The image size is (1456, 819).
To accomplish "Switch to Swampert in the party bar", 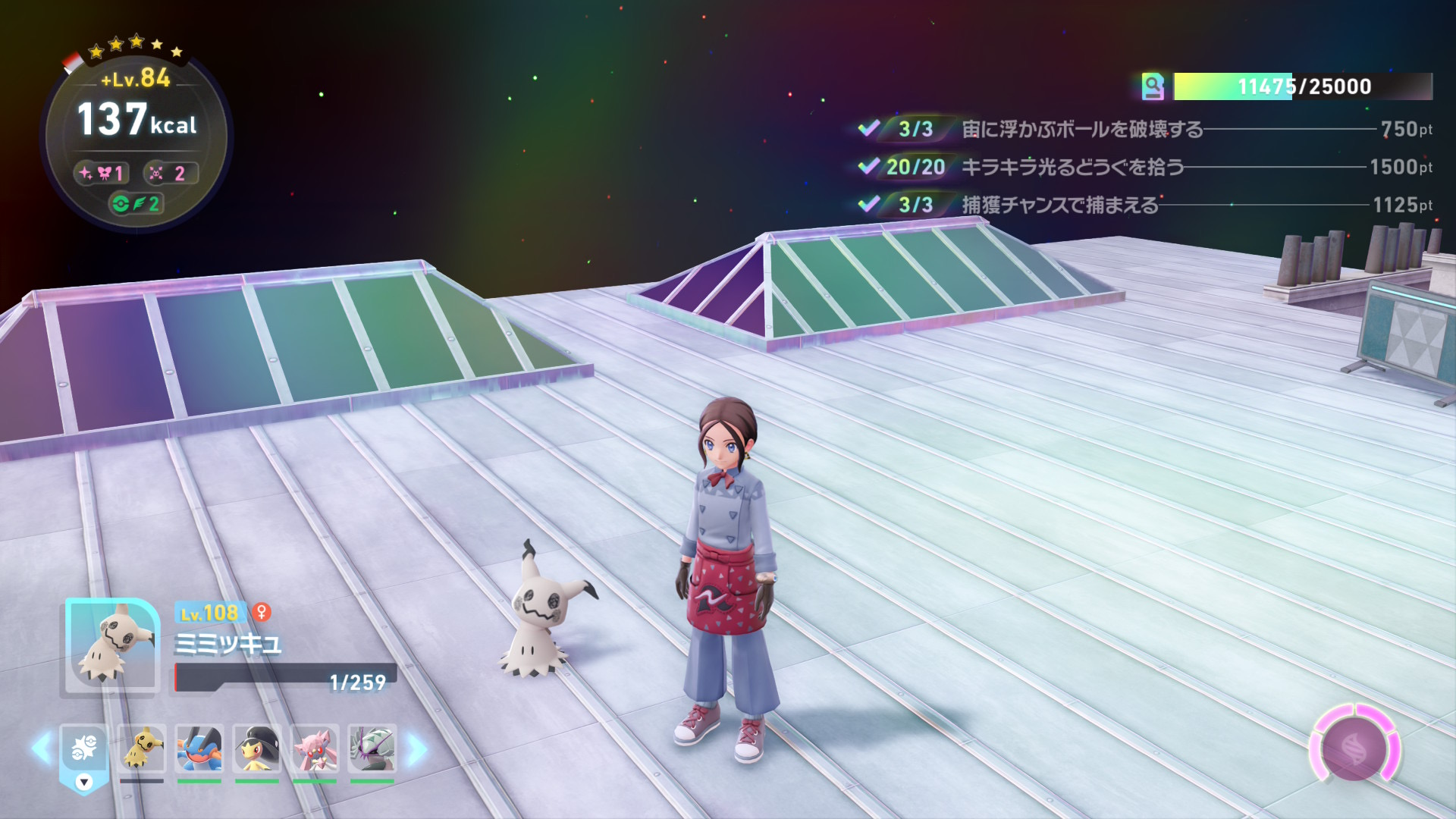I will click(x=199, y=748).
